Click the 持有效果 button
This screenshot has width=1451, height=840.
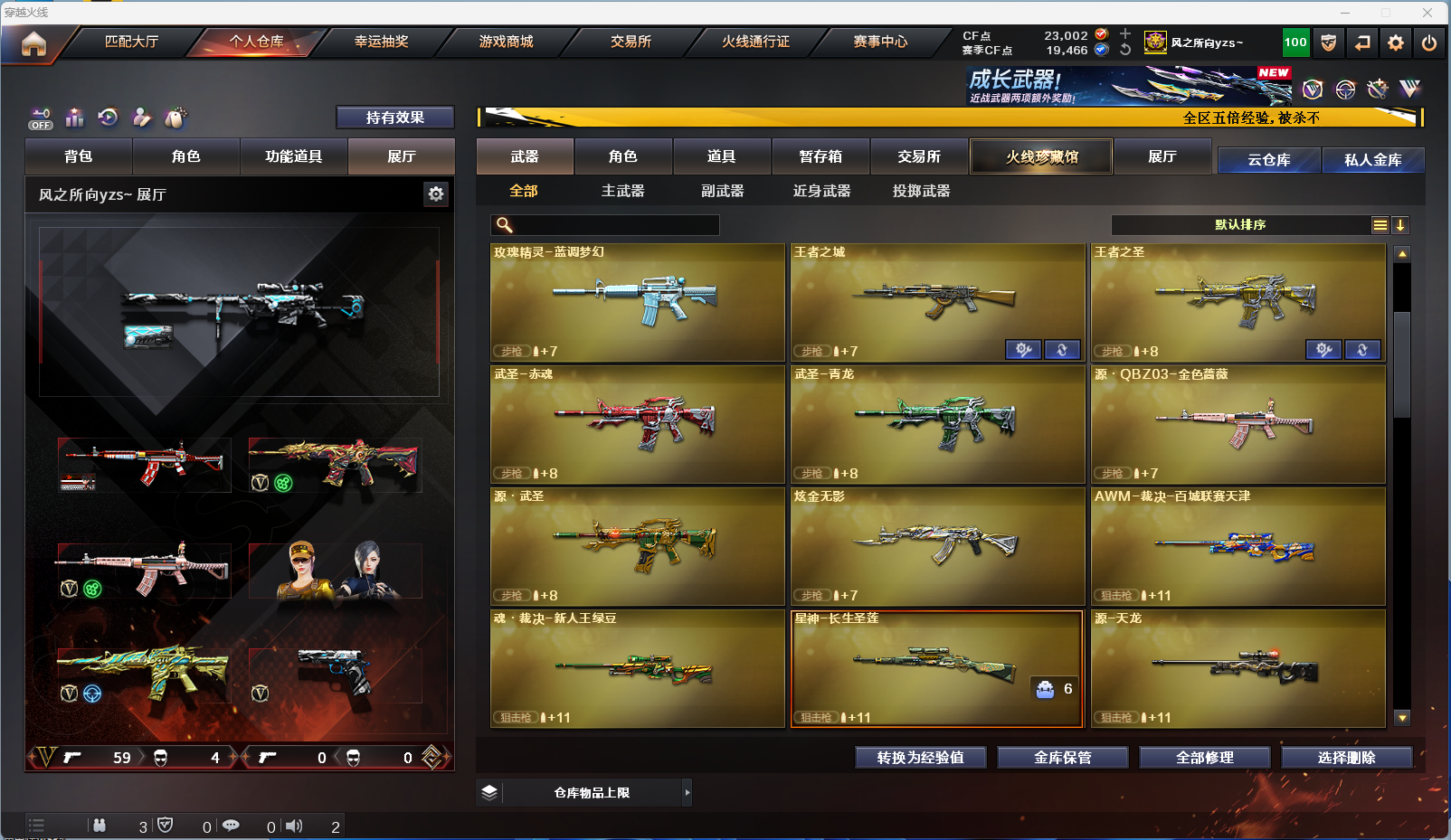tap(394, 118)
